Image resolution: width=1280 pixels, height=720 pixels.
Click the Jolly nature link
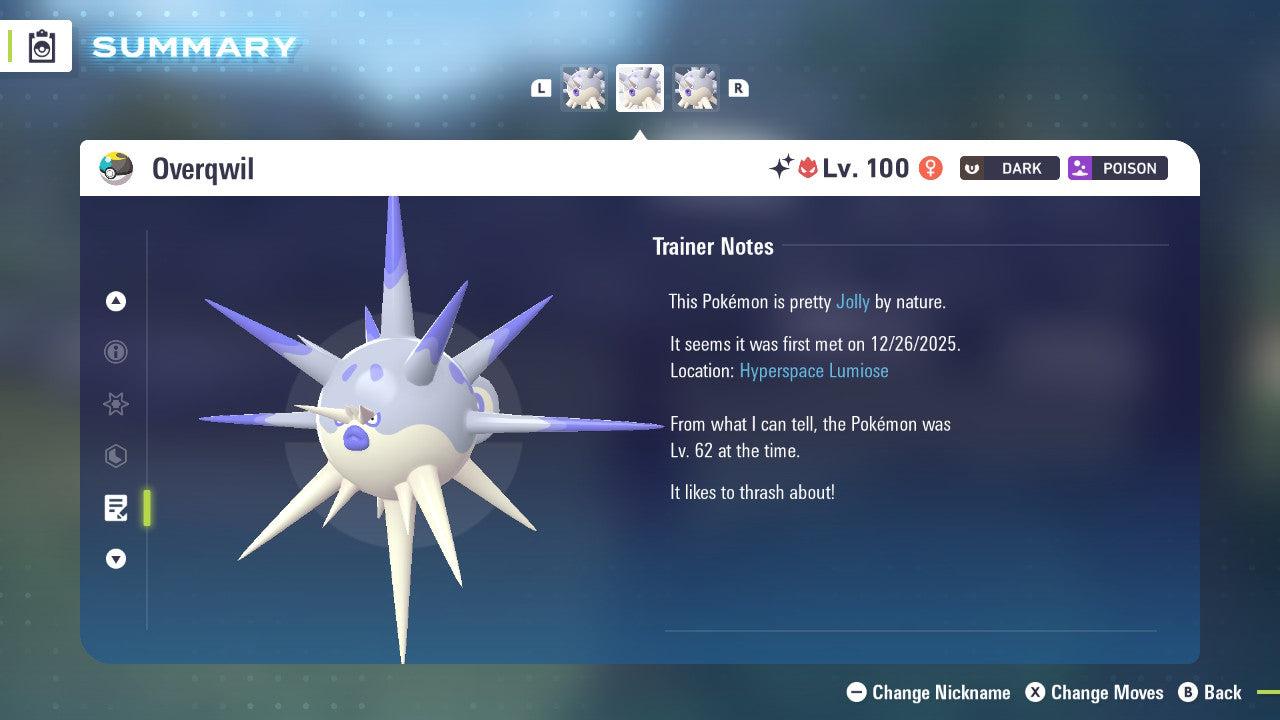click(852, 301)
